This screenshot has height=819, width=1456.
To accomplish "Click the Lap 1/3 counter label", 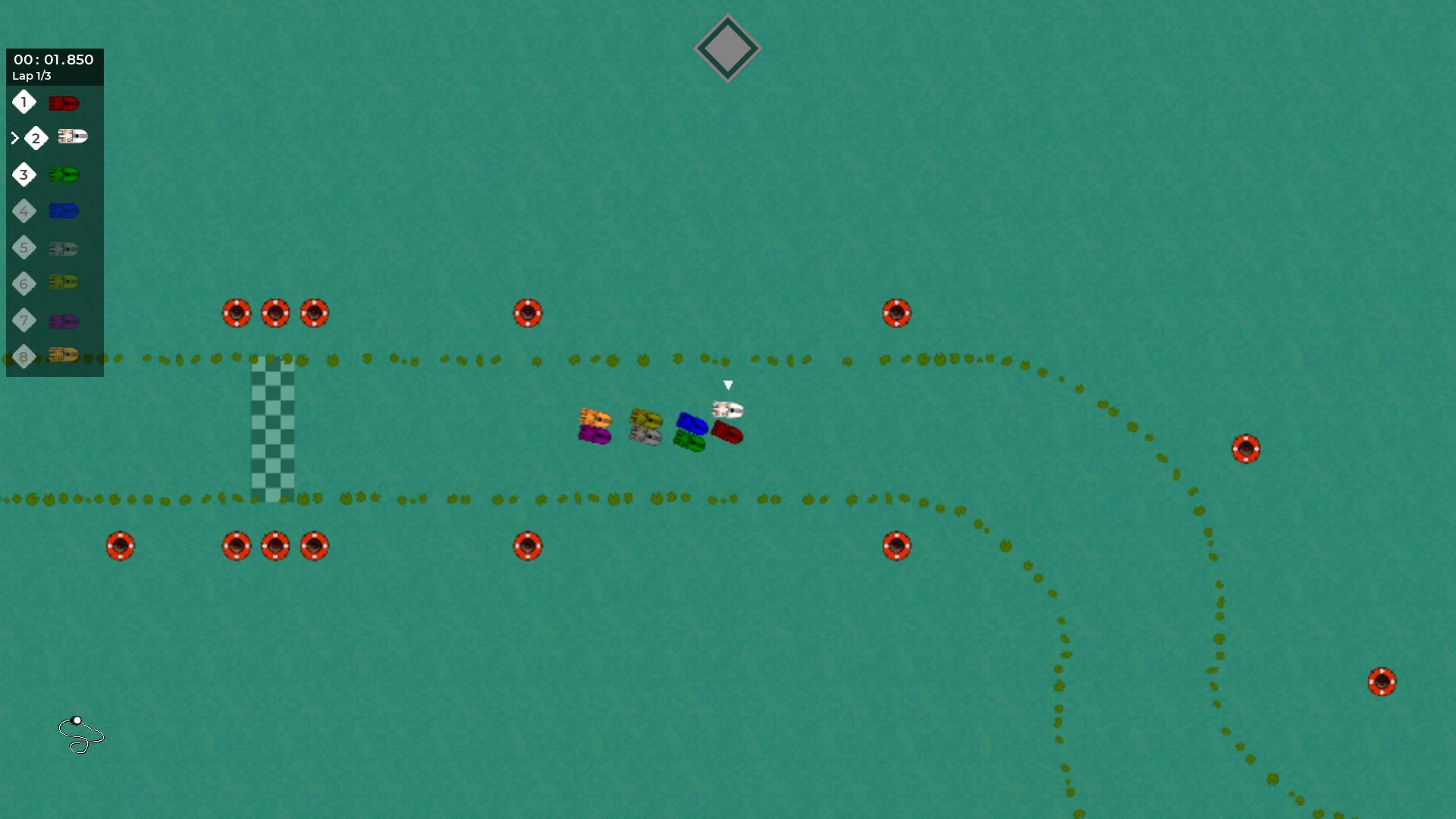I will [x=31, y=75].
